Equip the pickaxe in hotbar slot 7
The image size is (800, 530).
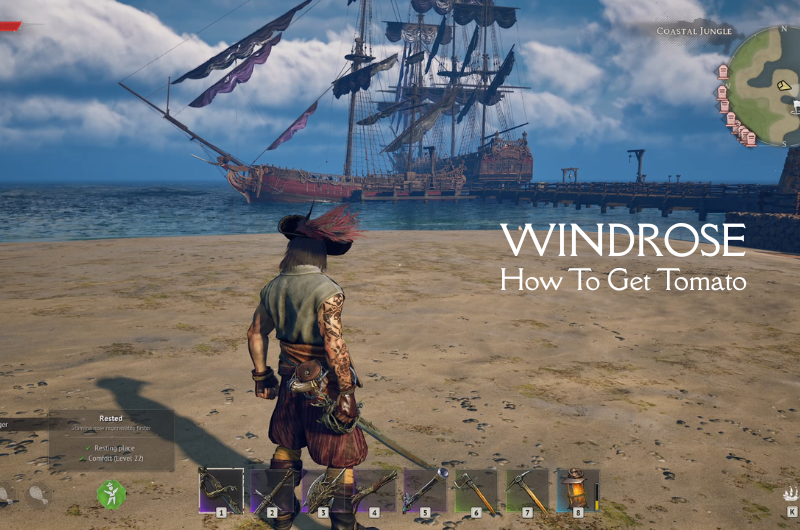(x=527, y=490)
